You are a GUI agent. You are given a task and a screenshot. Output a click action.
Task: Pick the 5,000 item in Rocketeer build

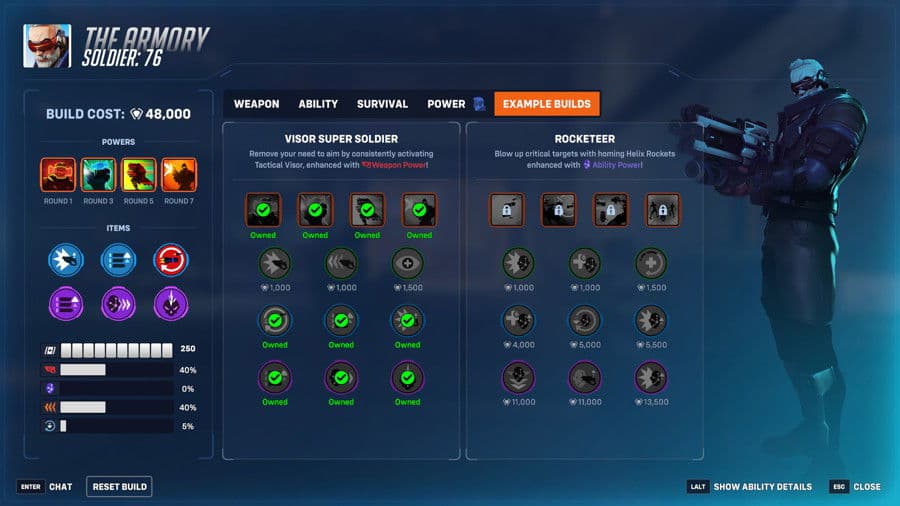[x=585, y=320]
